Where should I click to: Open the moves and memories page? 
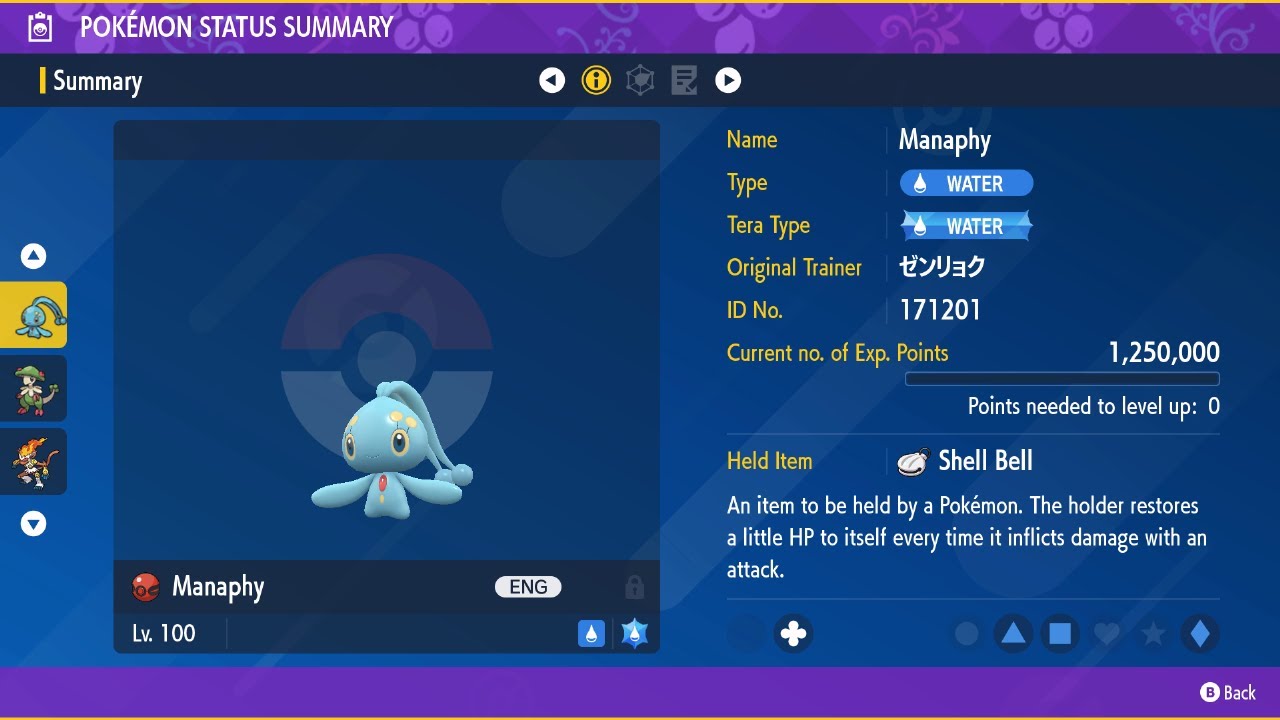pos(684,80)
